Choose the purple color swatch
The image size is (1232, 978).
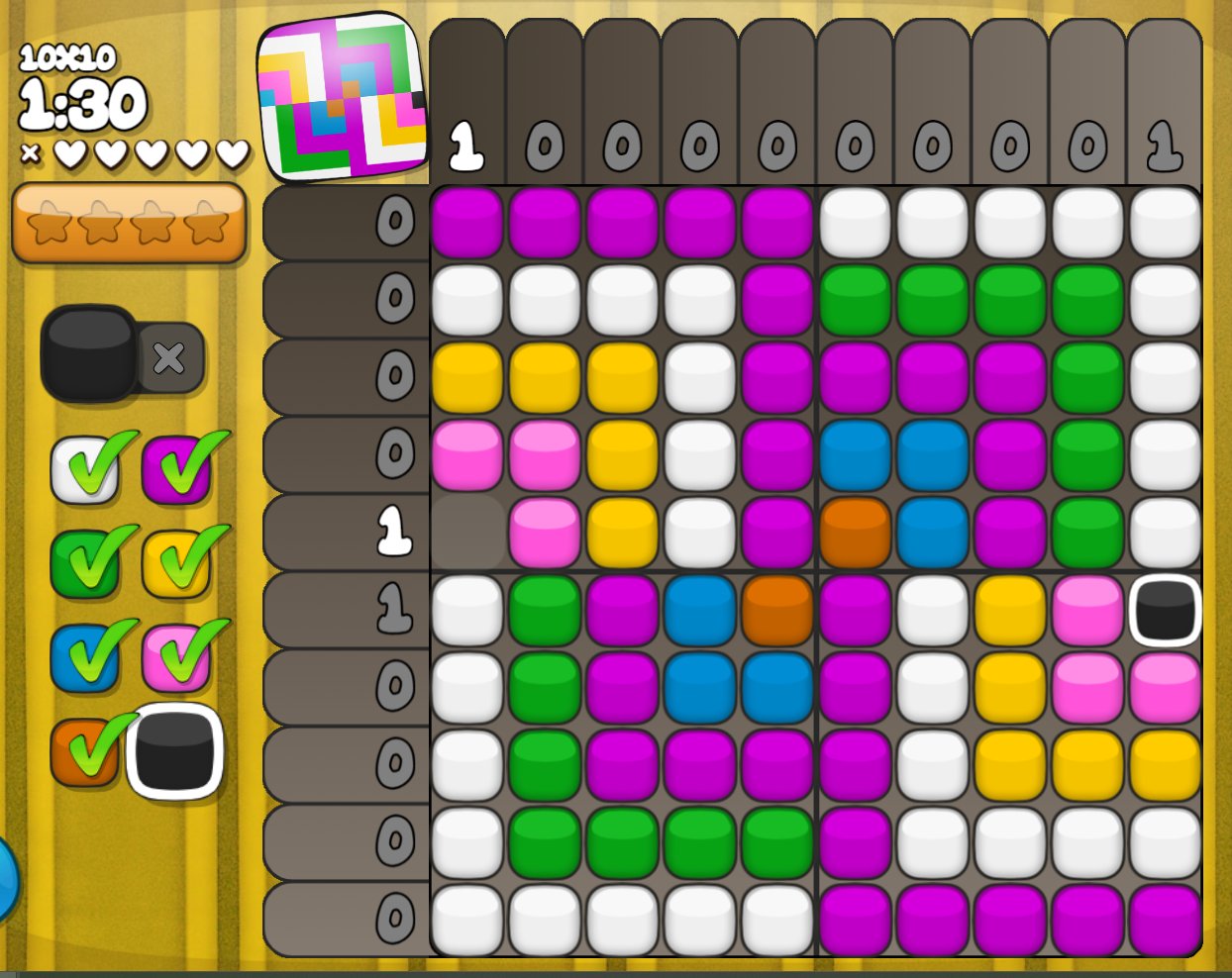[x=176, y=471]
